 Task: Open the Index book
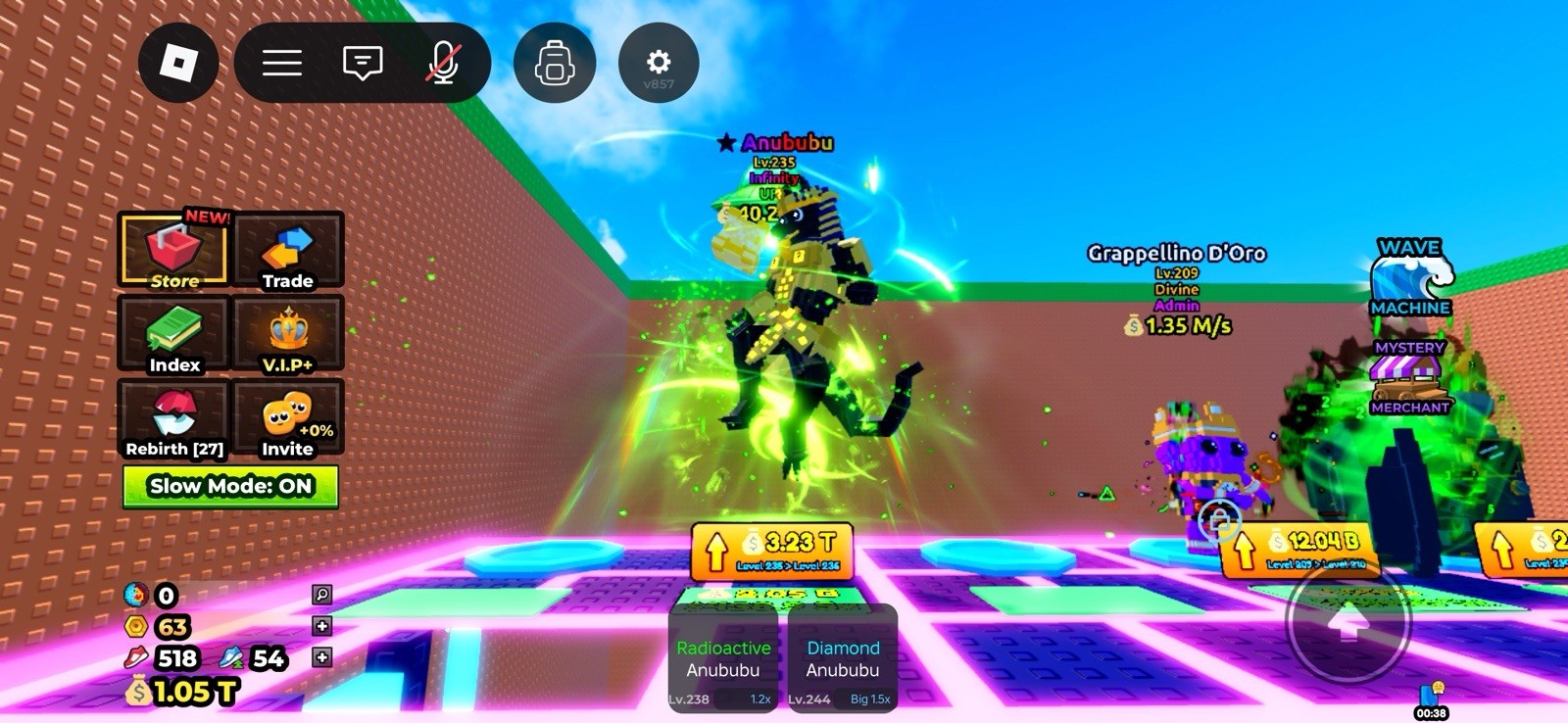pyautogui.click(x=172, y=333)
